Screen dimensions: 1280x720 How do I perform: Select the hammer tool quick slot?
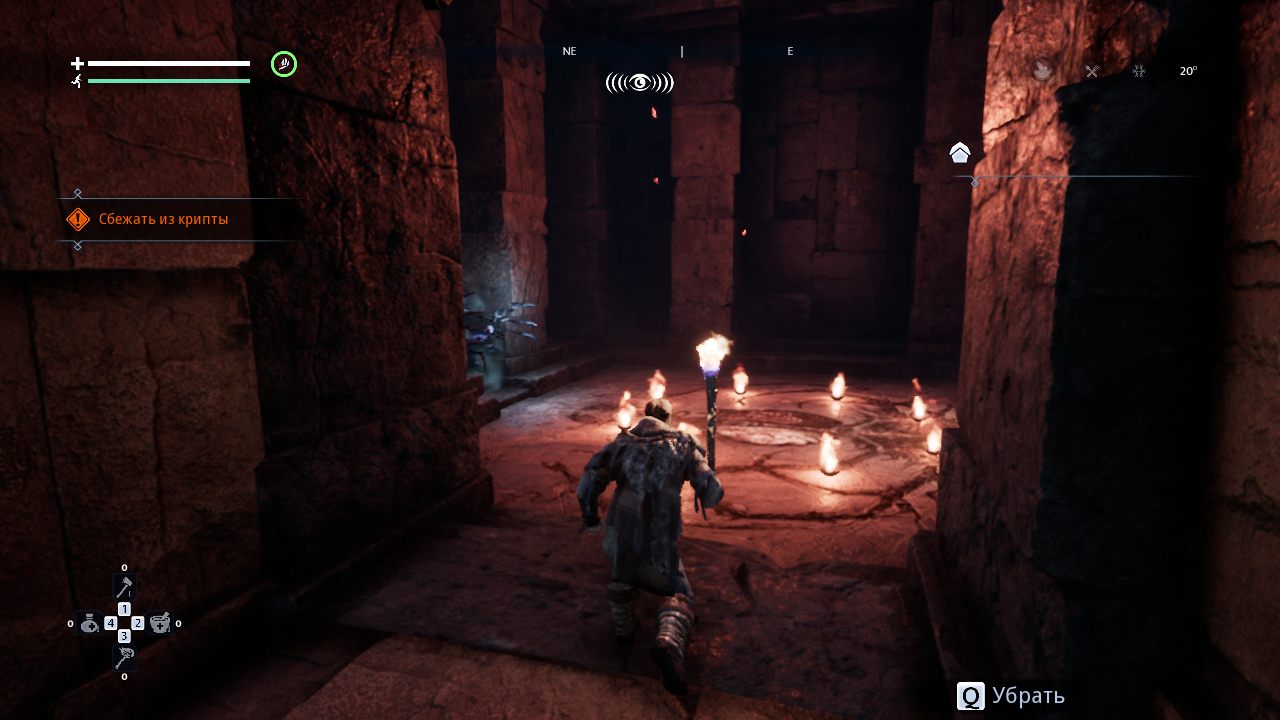[124, 587]
